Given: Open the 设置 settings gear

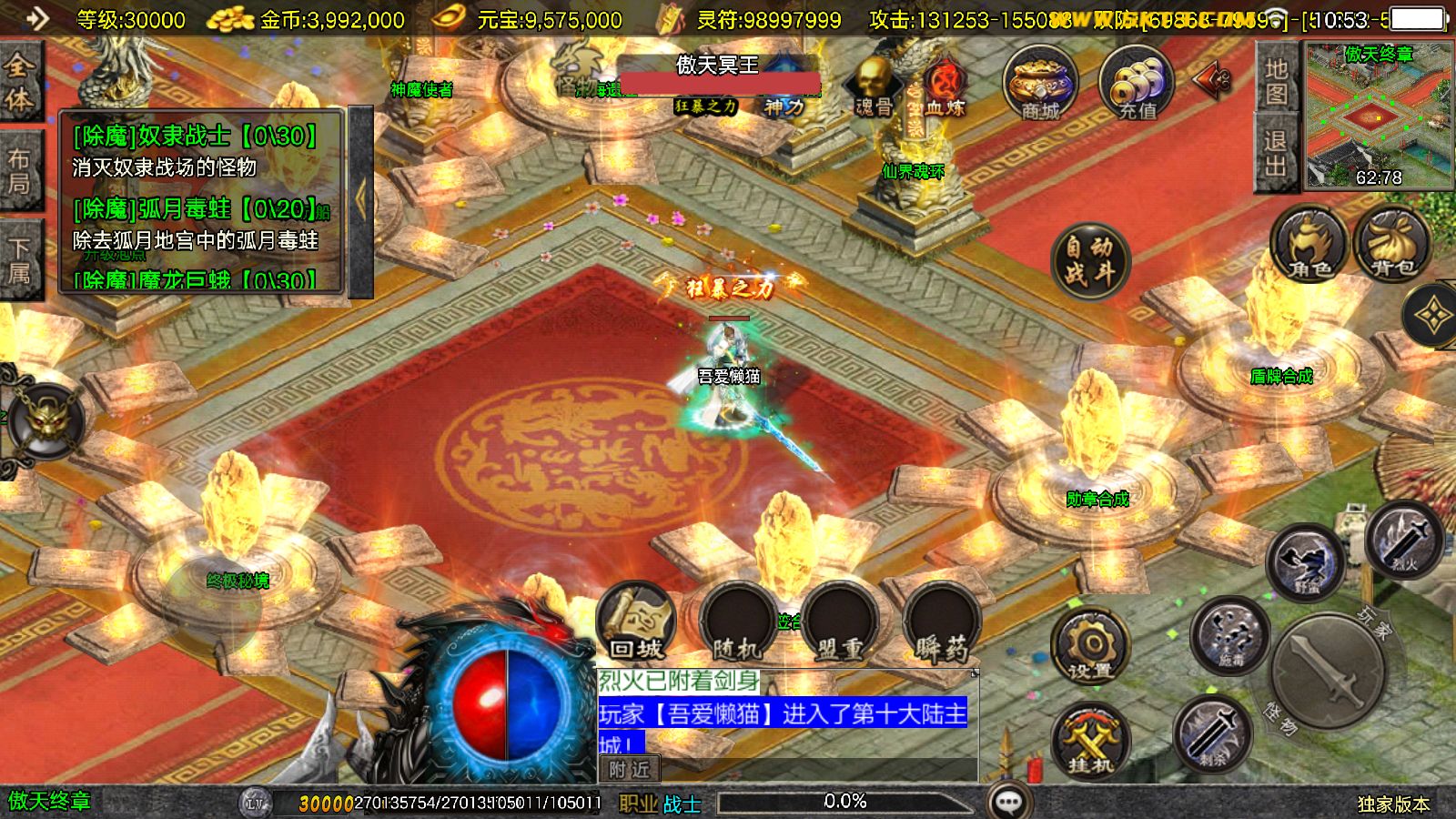Looking at the screenshot, I should point(1089,645).
